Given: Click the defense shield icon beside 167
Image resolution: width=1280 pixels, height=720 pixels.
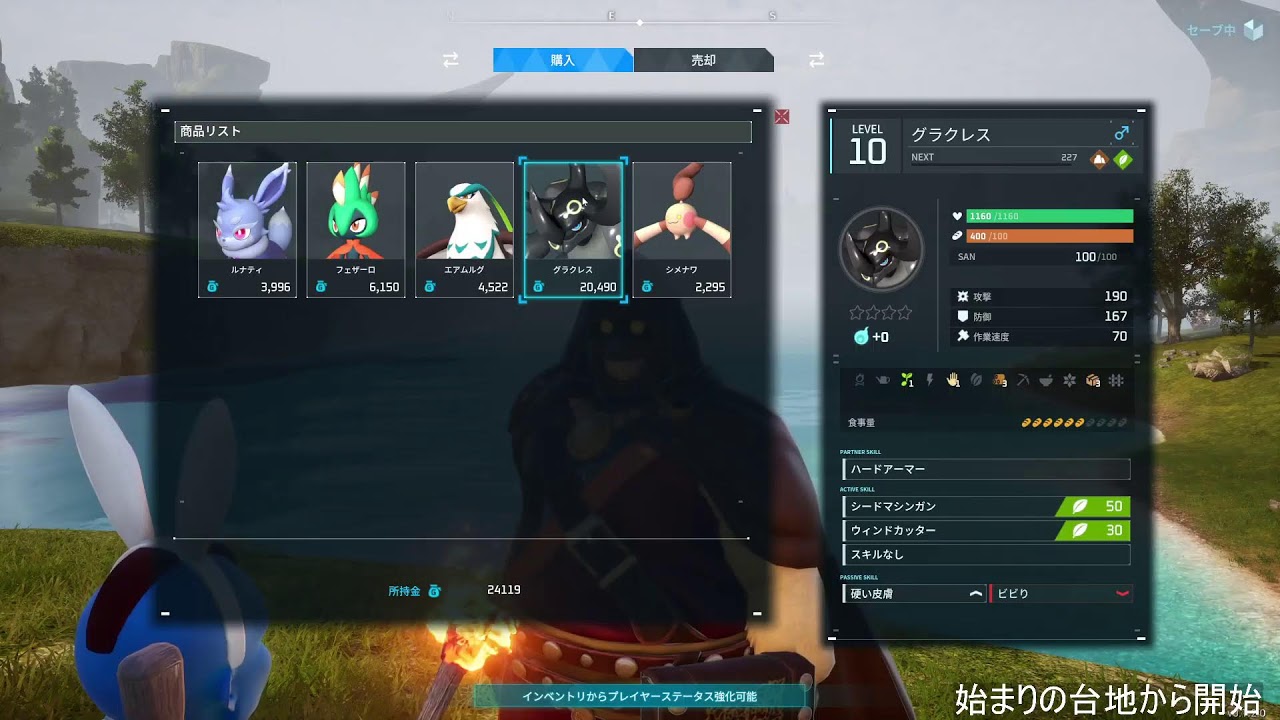Looking at the screenshot, I should pos(963,317).
